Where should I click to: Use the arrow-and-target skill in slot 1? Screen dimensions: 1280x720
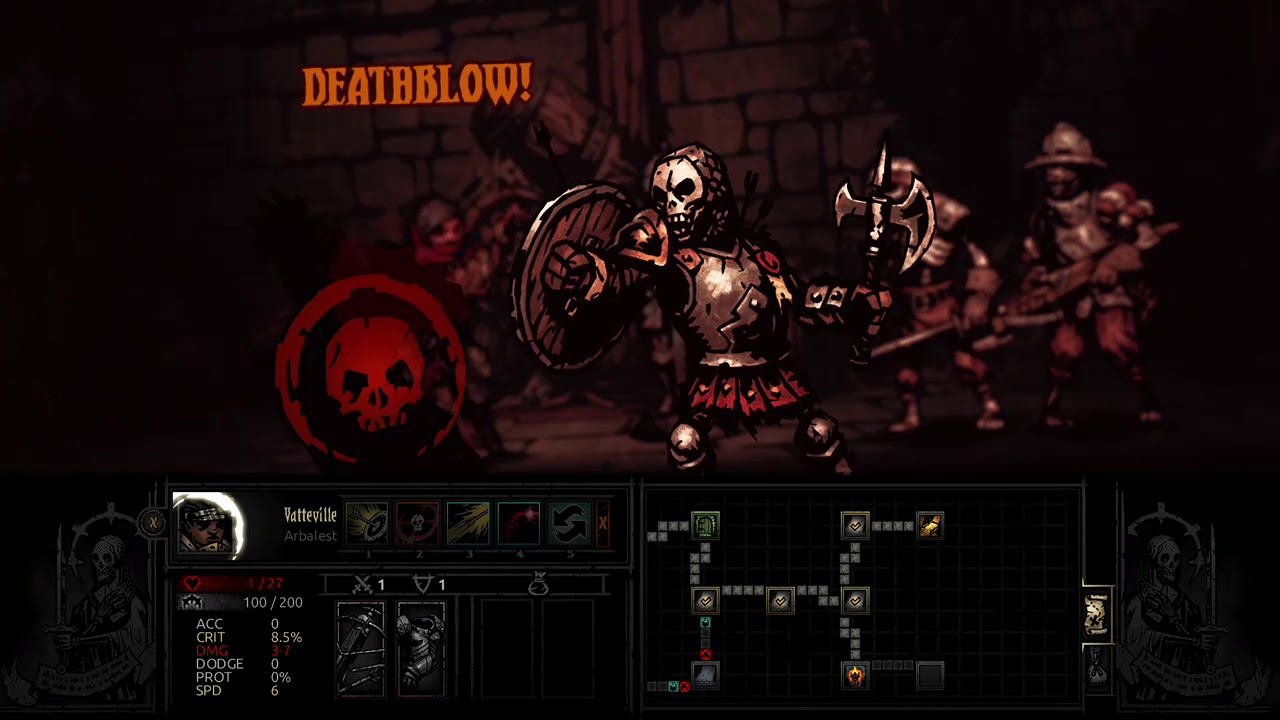pos(367,524)
